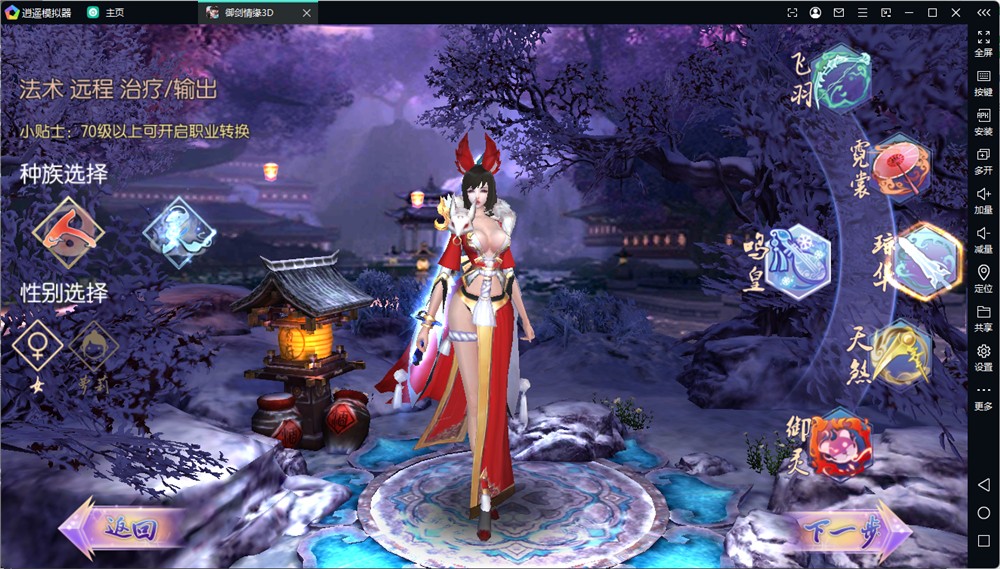Pick the 霓裳 umbrella class

901,167
